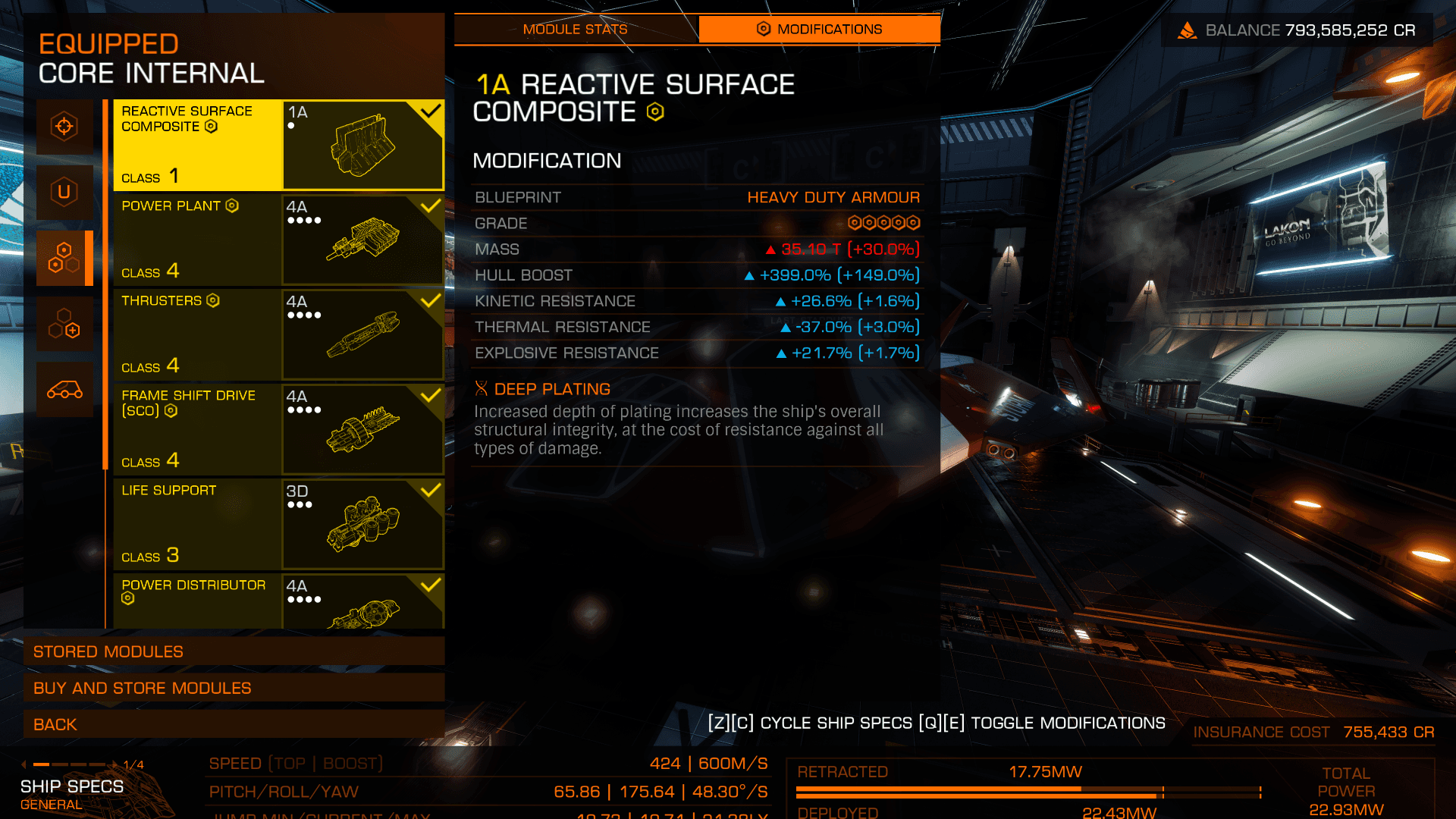The width and height of the screenshot is (1456, 819).
Task: Select the Life Support 3D module
Action: pos(278,524)
